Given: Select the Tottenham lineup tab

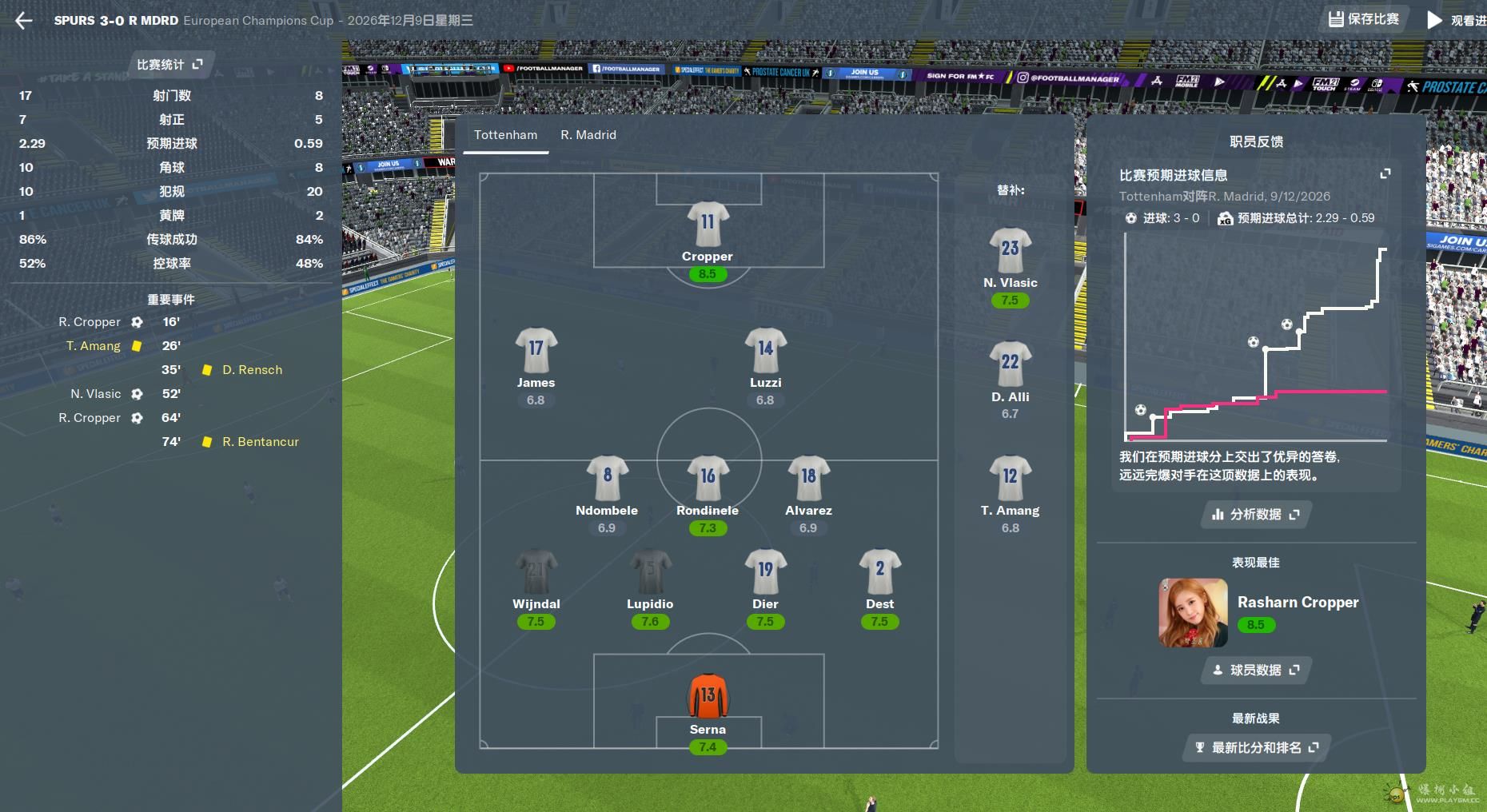Looking at the screenshot, I should [505, 135].
